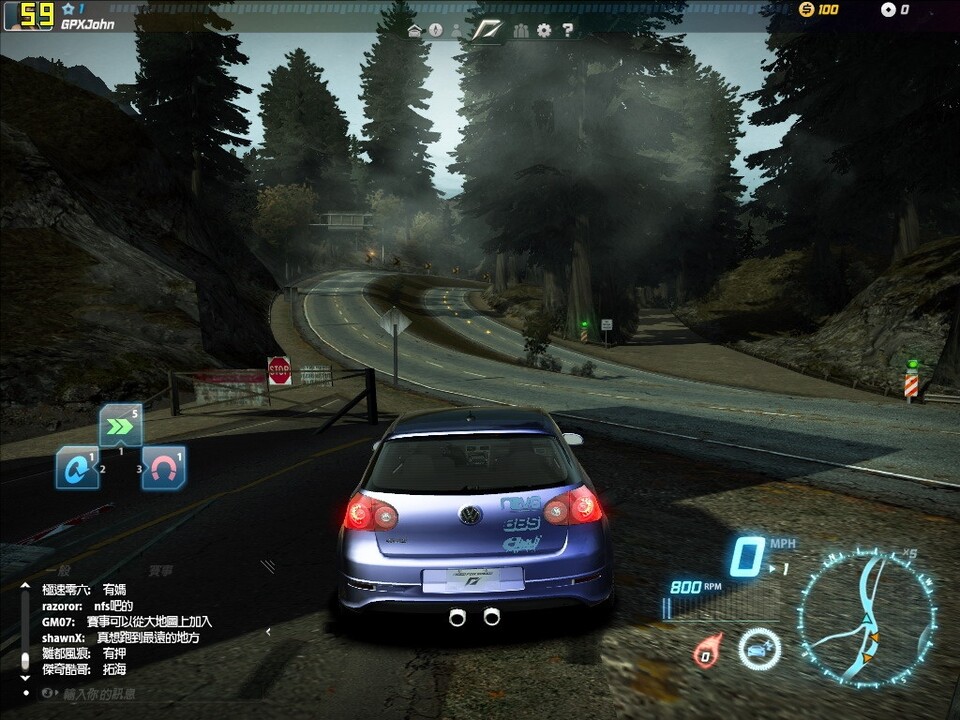Click the gold coin cash icon
Viewport: 960px width, 720px height.
click(x=807, y=10)
